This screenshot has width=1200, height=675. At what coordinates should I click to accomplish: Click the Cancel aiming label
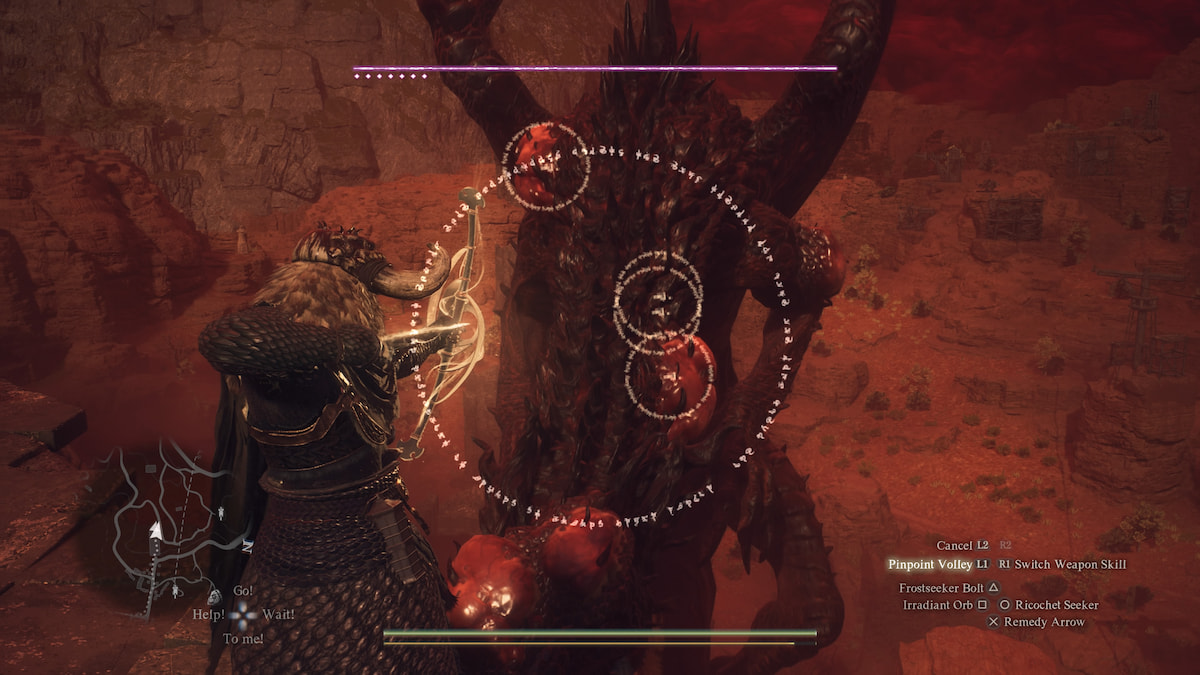point(954,546)
